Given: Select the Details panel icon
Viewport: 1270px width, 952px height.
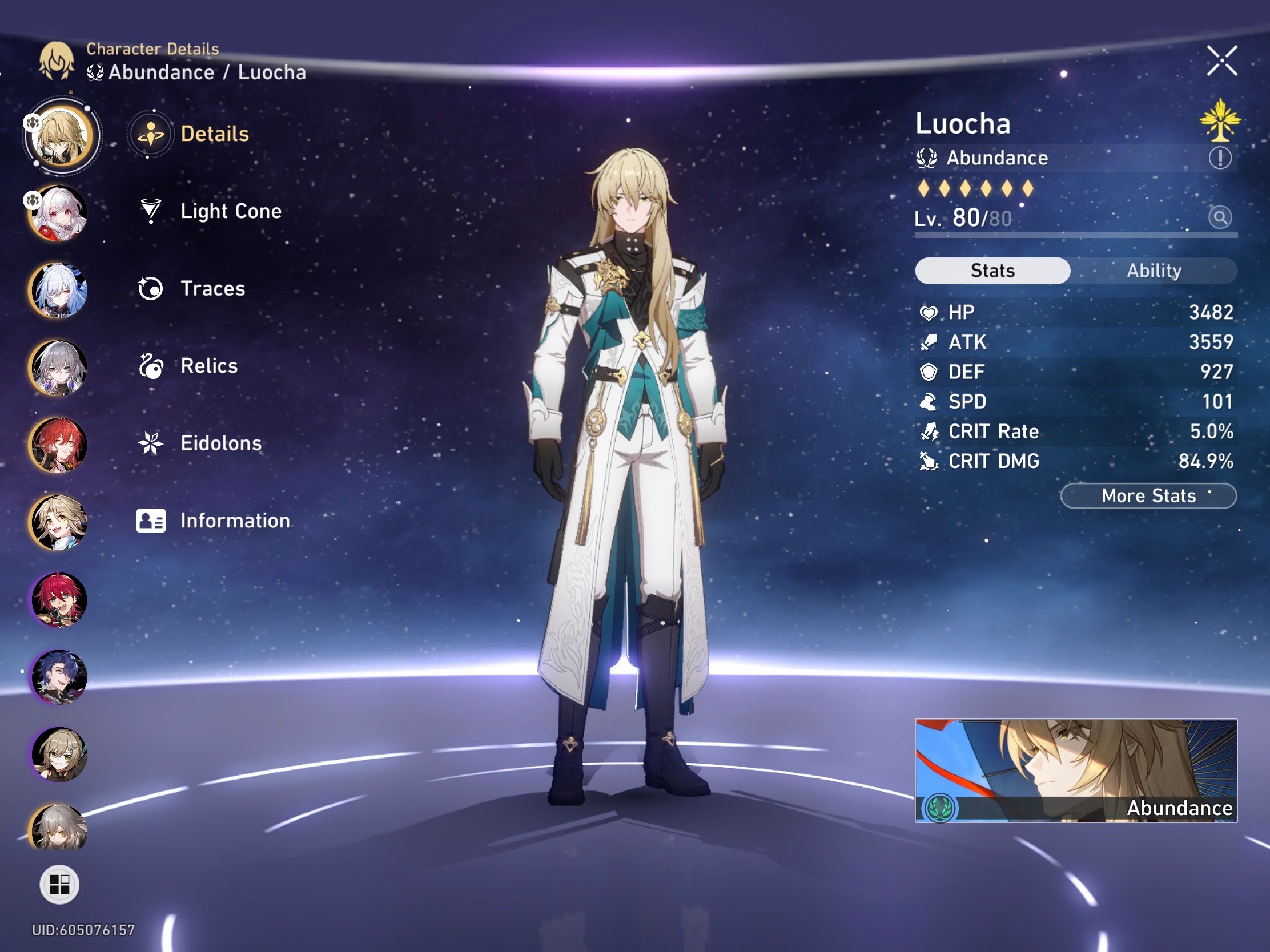Looking at the screenshot, I should [150, 133].
